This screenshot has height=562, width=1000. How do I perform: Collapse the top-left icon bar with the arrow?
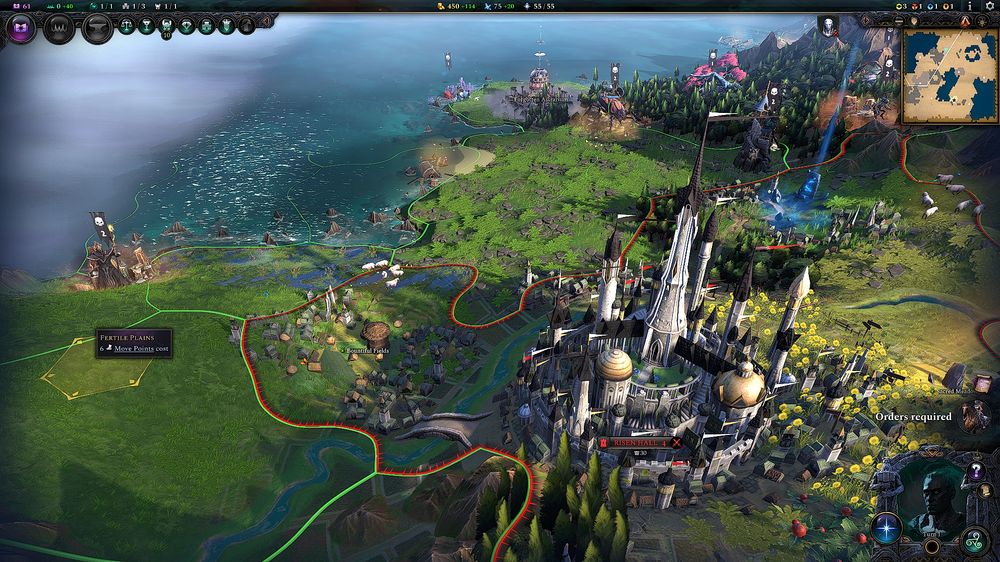267,20
